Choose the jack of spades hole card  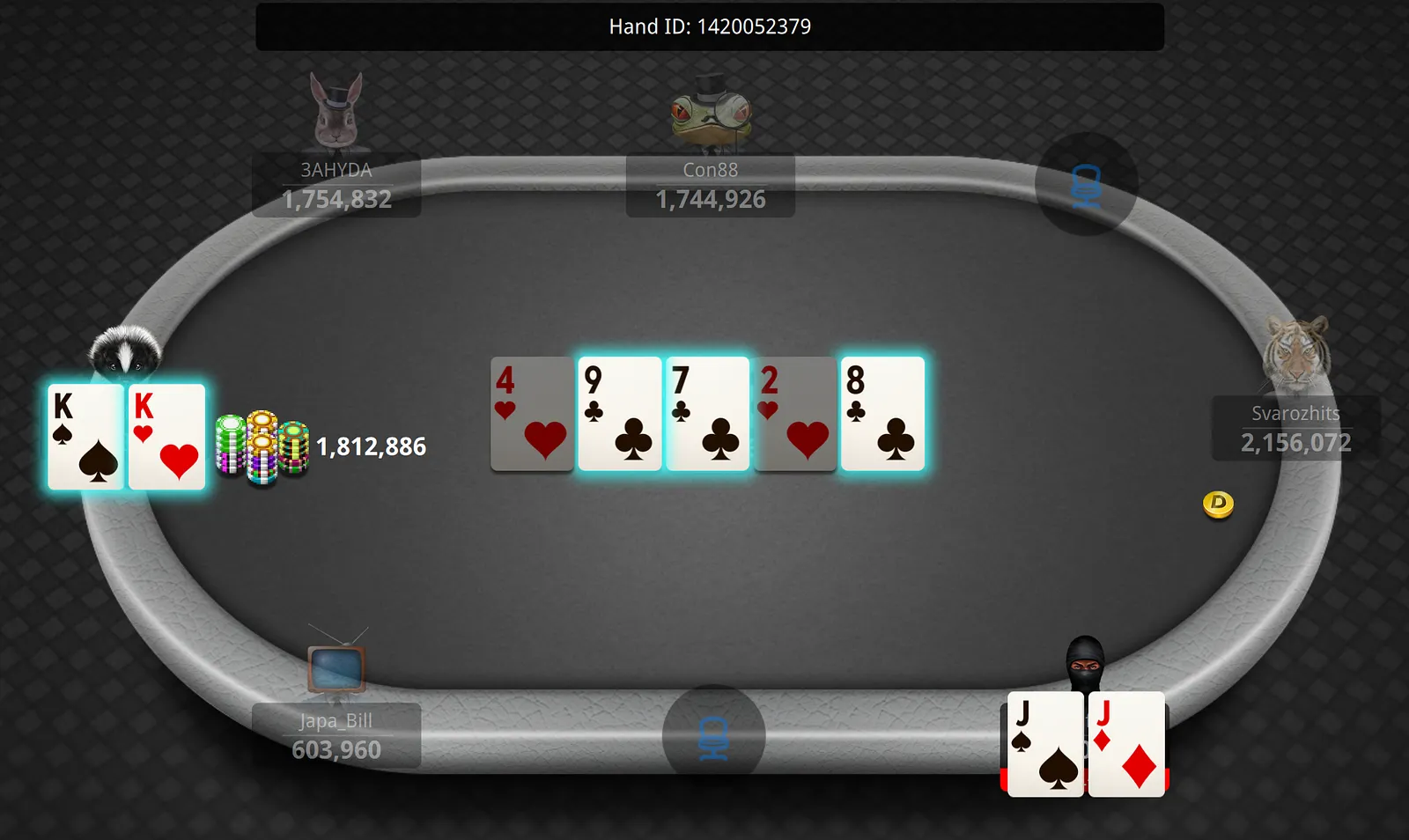(1045, 745)
